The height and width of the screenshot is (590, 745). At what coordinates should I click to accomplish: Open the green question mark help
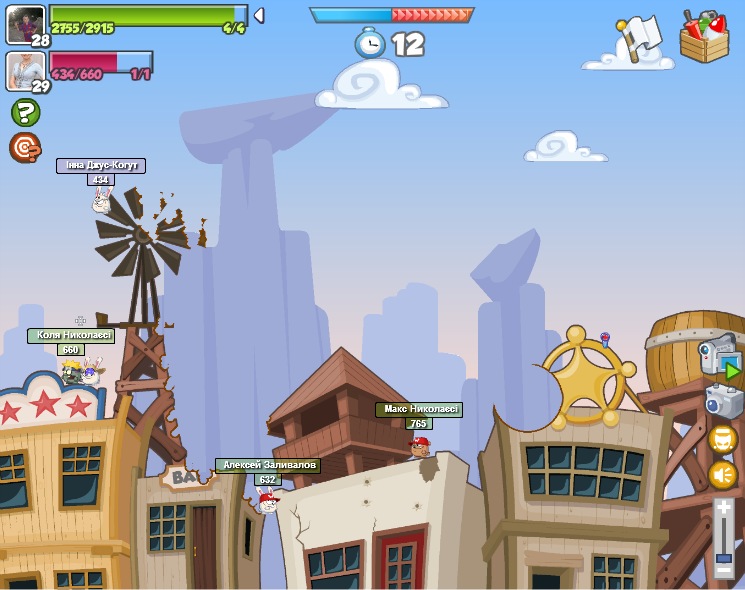[25, 112]
